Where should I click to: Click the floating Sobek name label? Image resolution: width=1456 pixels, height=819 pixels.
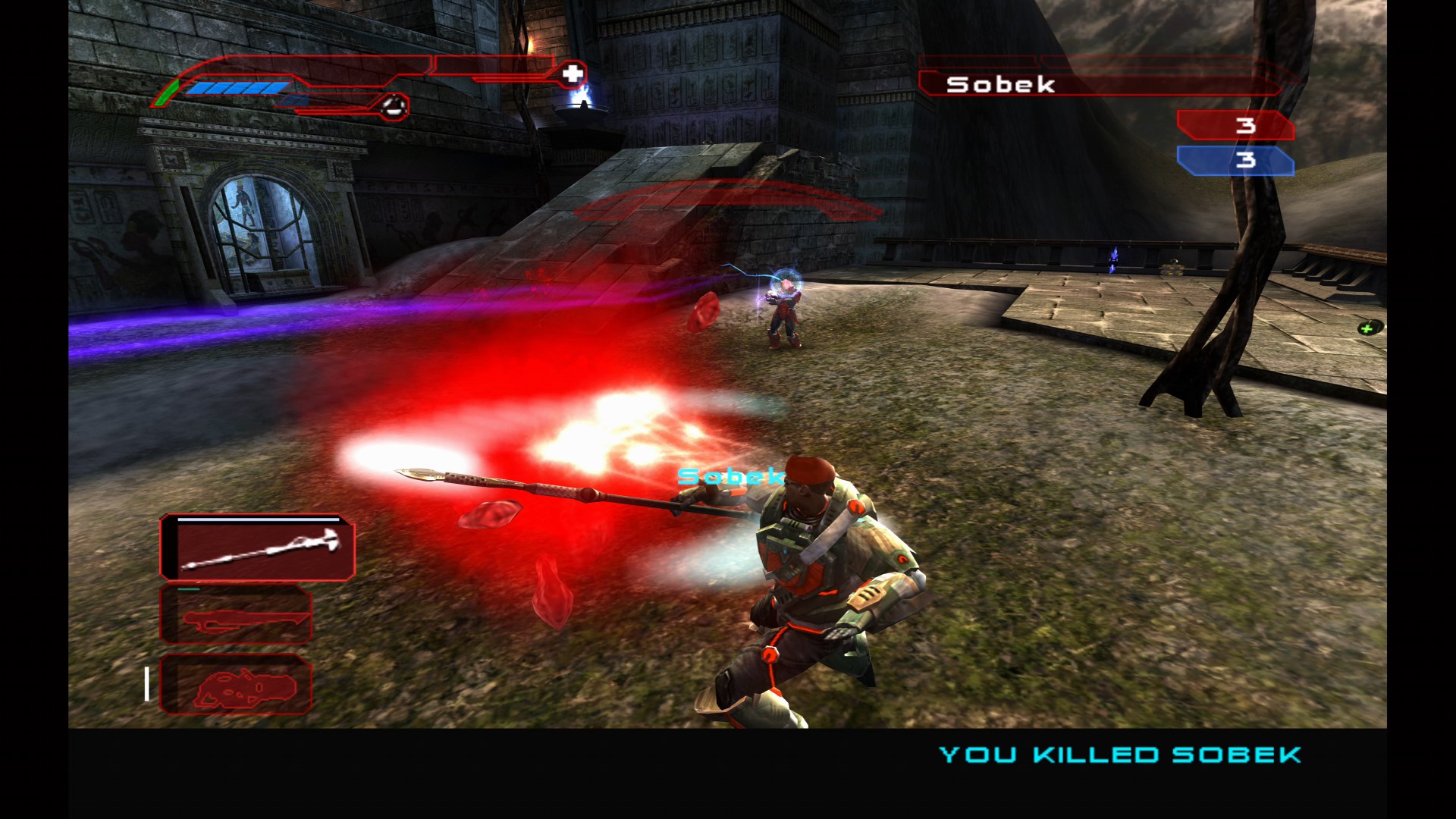730,477
